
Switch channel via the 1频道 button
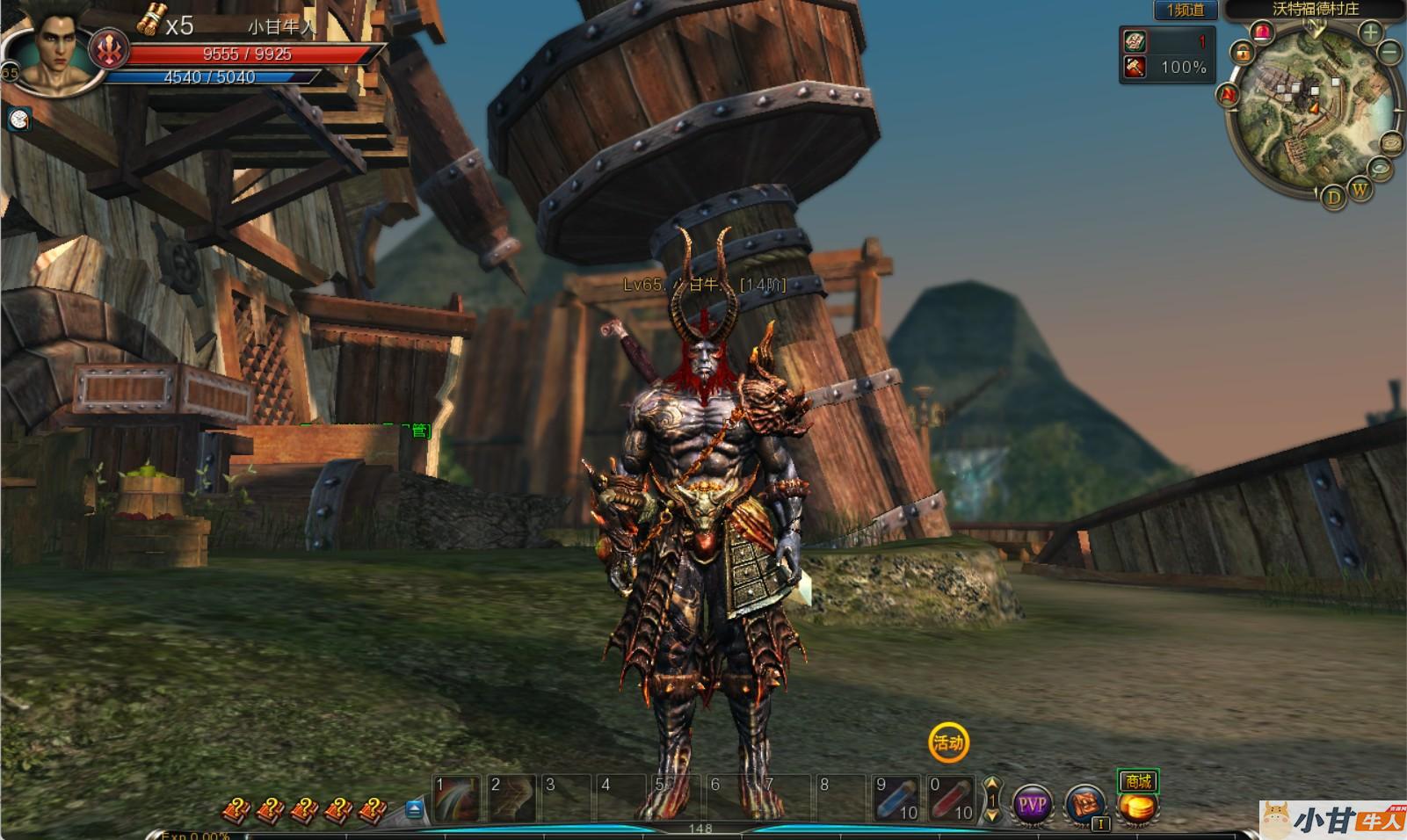(1185, 11)
